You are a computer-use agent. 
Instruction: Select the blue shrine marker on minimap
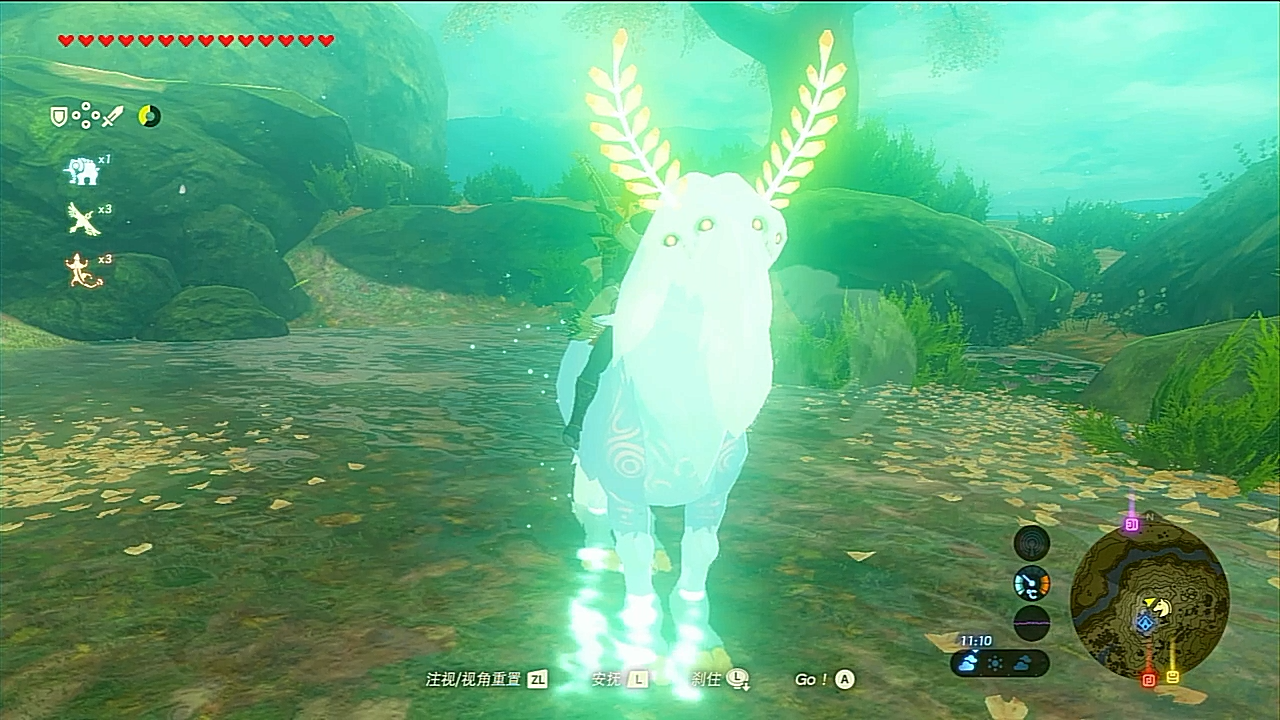pos(1145,623)
